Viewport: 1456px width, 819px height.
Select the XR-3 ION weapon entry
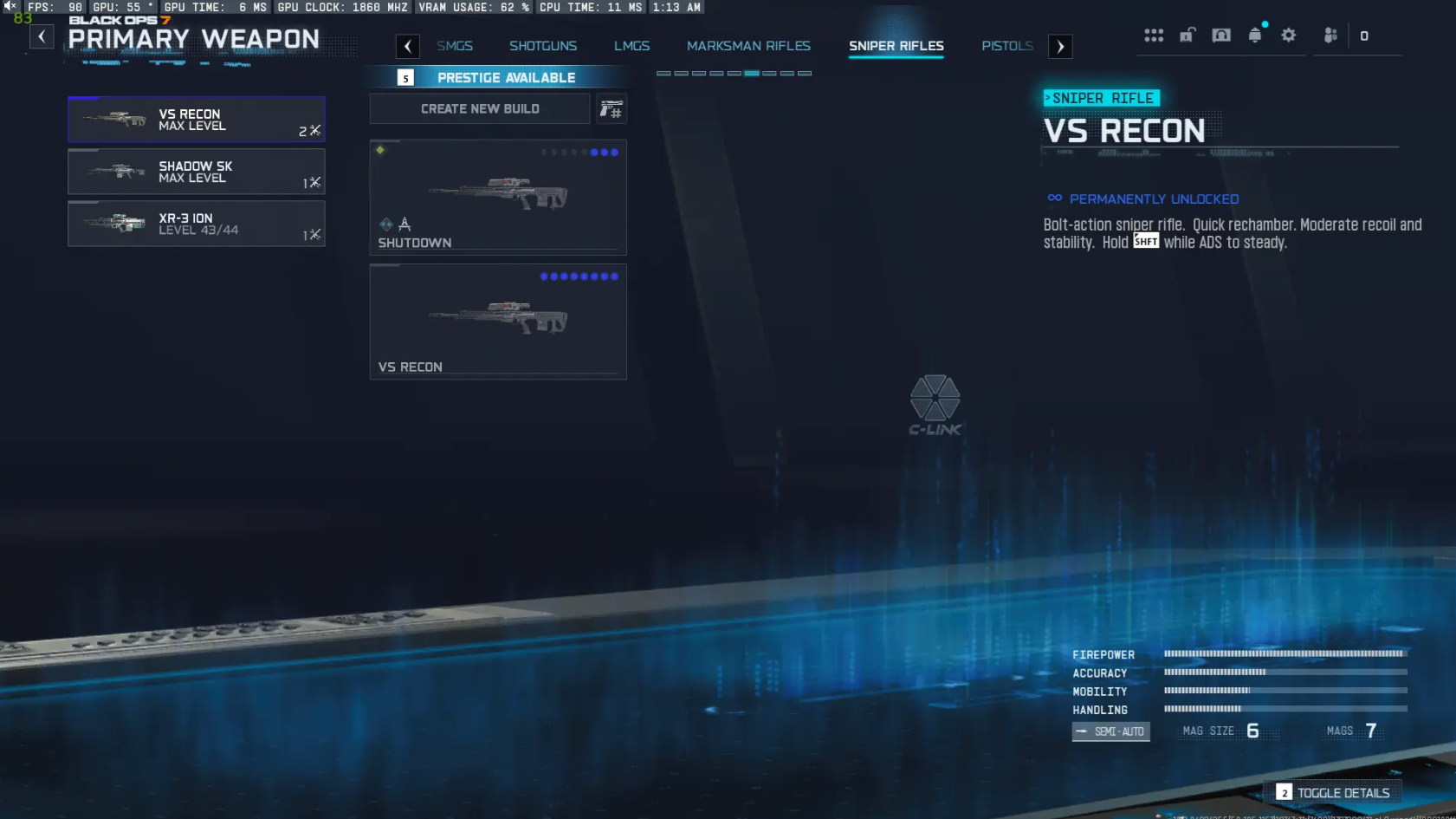point(197,224)
